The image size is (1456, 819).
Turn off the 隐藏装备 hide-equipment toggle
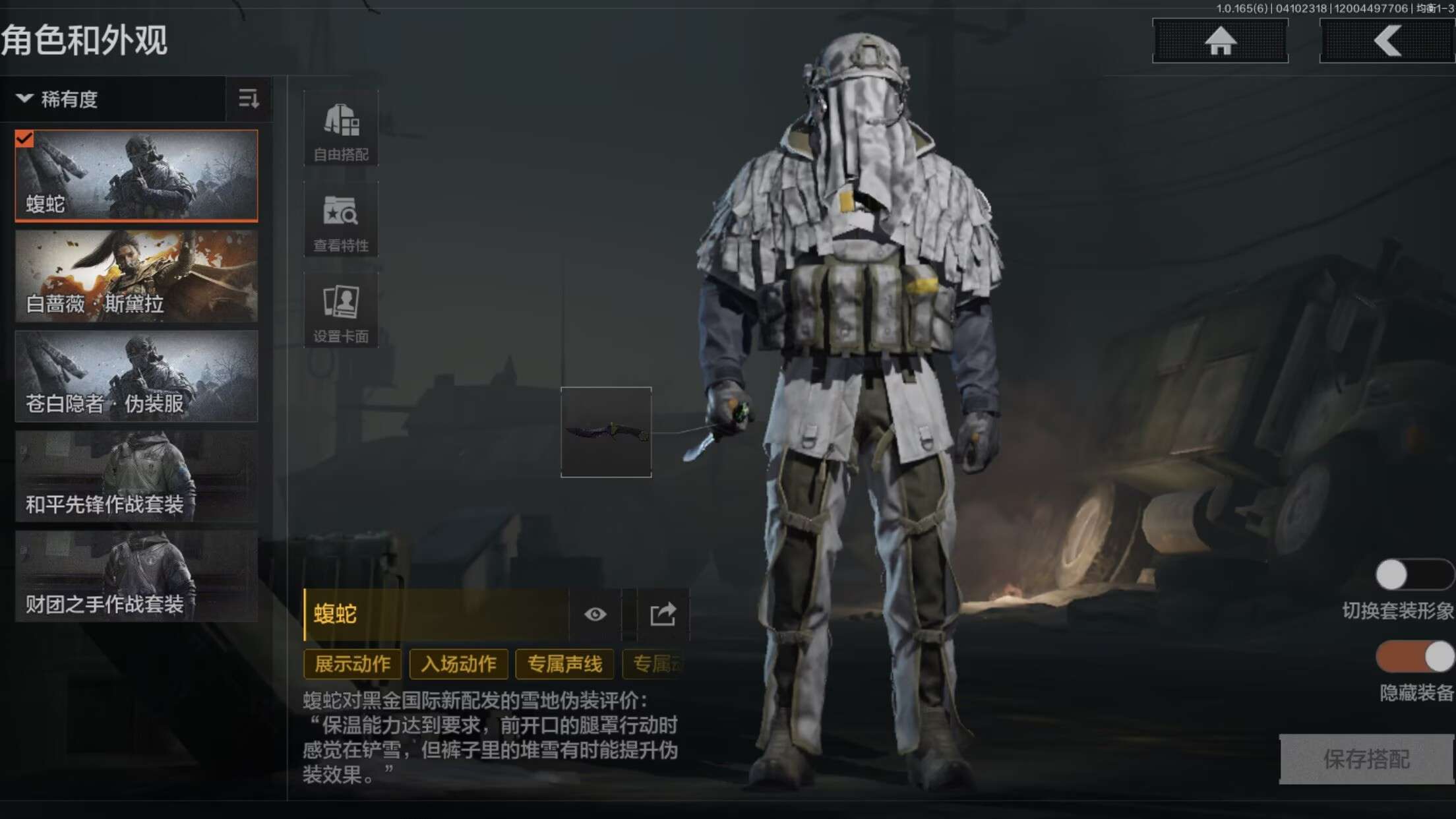1414,657
